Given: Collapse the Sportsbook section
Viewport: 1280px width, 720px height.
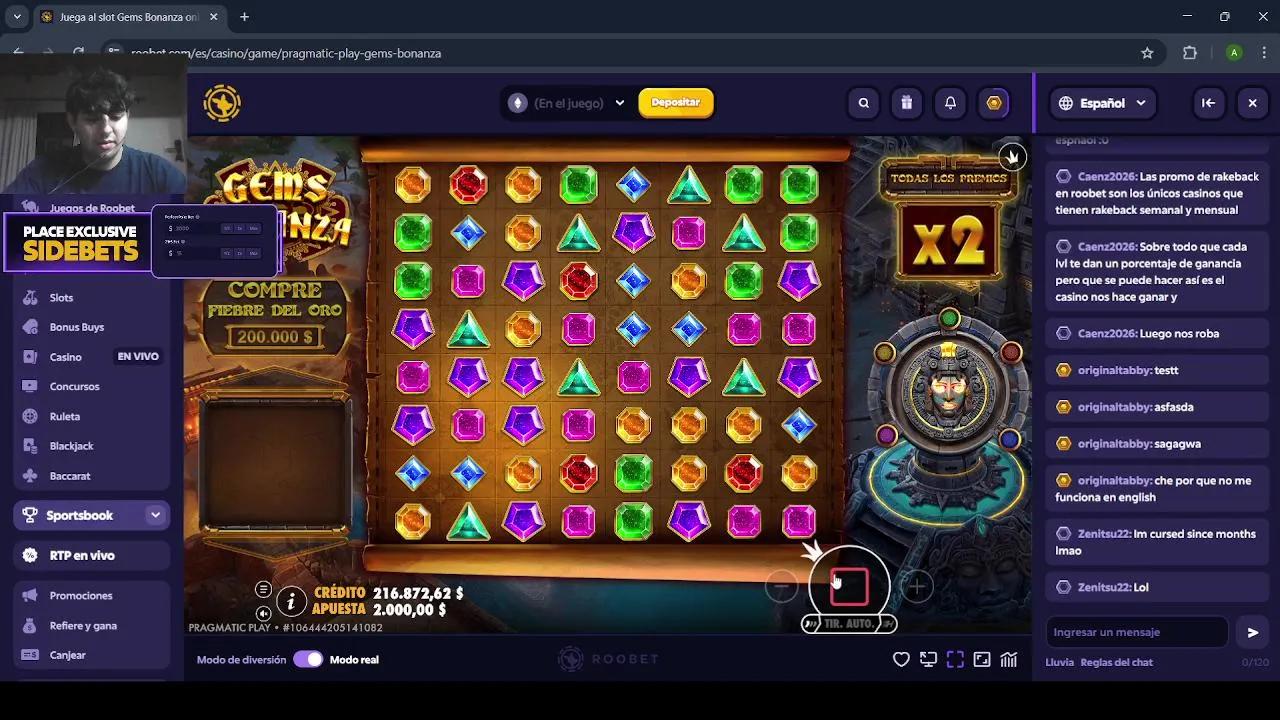Looking at the screenshot, I should pyautogui.click(x=155, y=514).
